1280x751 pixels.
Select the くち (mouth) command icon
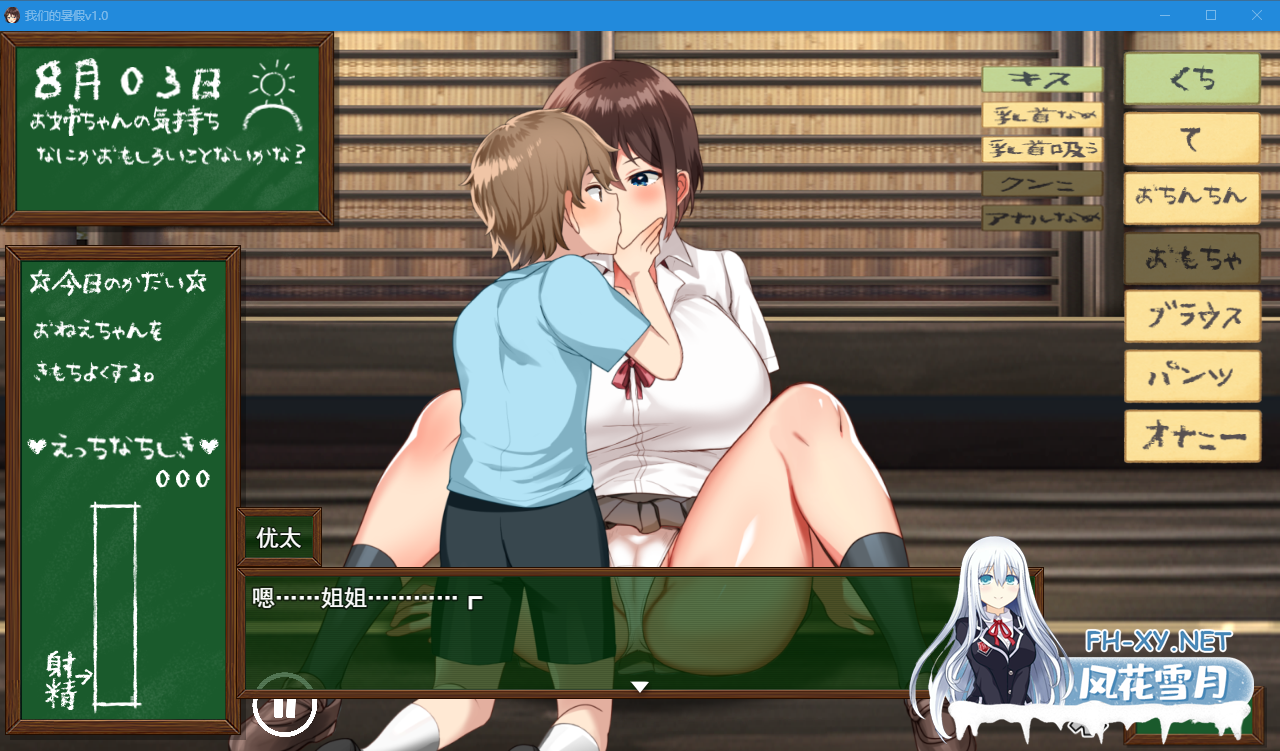tap(1191, 79)
